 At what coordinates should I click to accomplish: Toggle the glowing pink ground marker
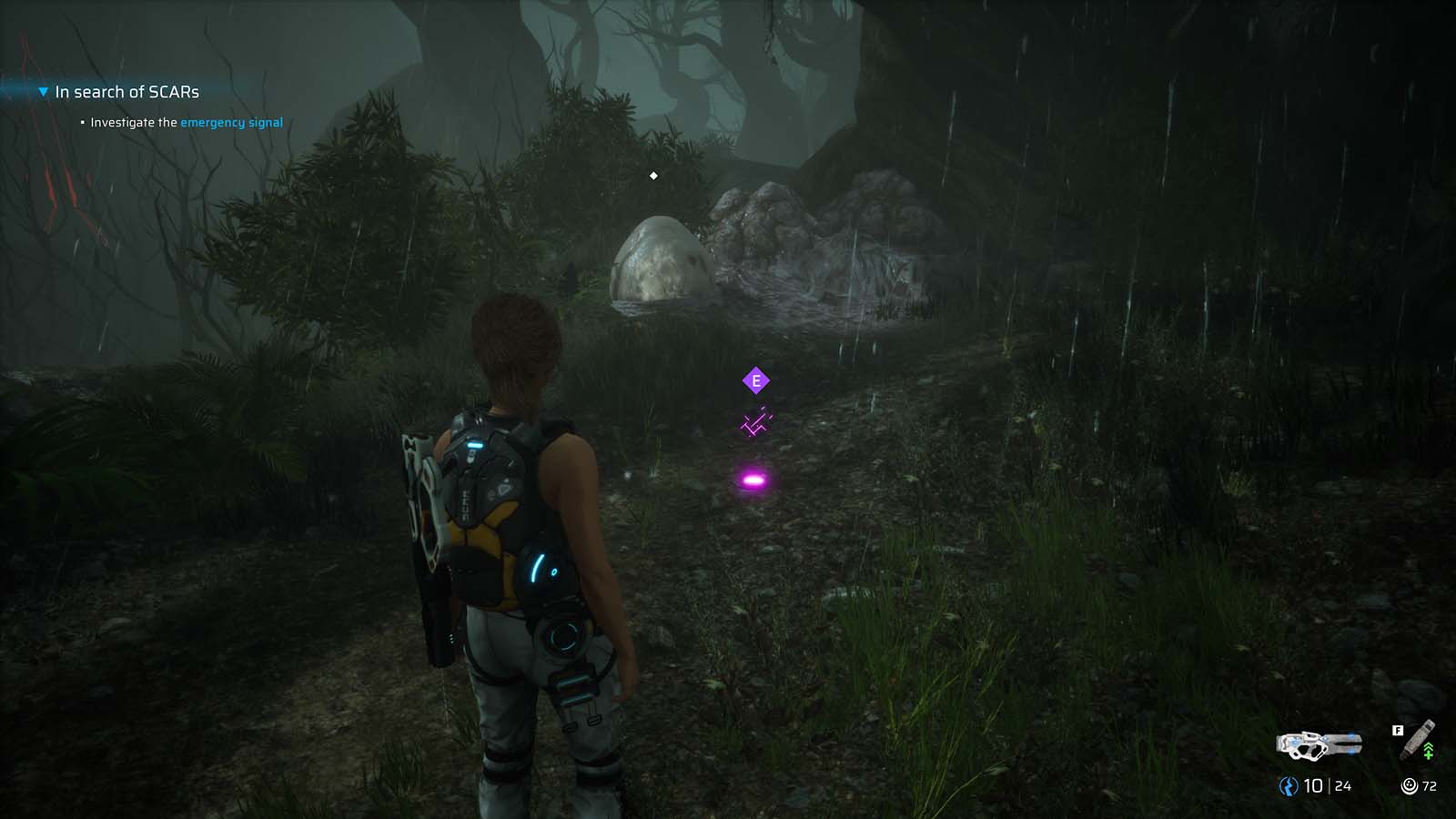753,481
